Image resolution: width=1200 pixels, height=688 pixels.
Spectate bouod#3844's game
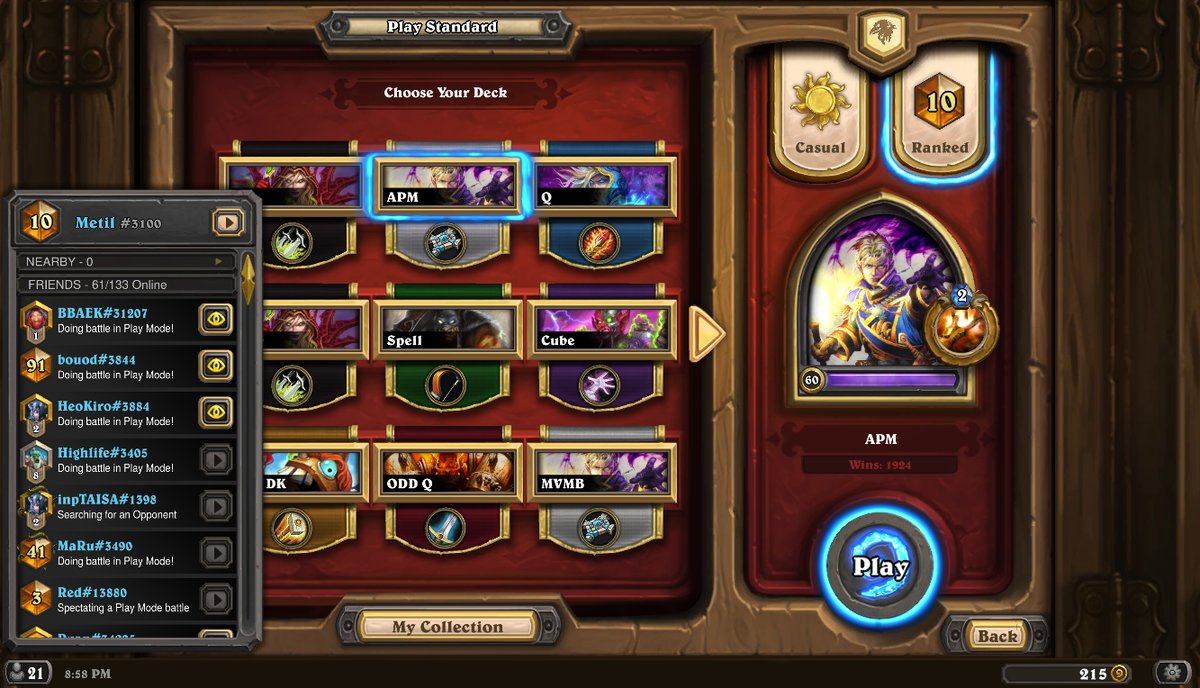216,365
